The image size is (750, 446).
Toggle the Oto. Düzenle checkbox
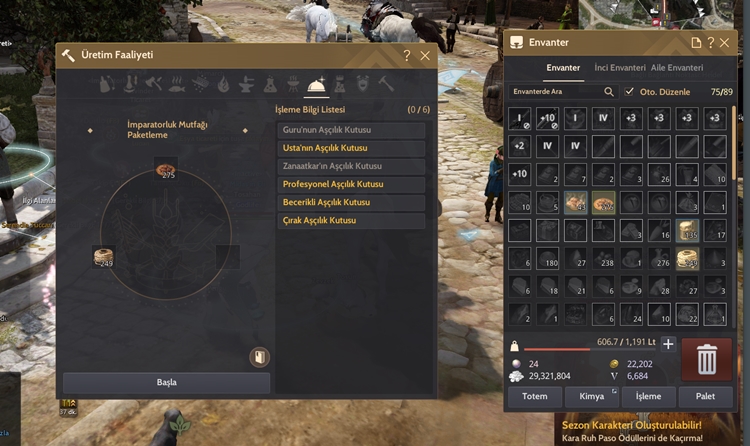pyautogui.click(x=629, y=91)
